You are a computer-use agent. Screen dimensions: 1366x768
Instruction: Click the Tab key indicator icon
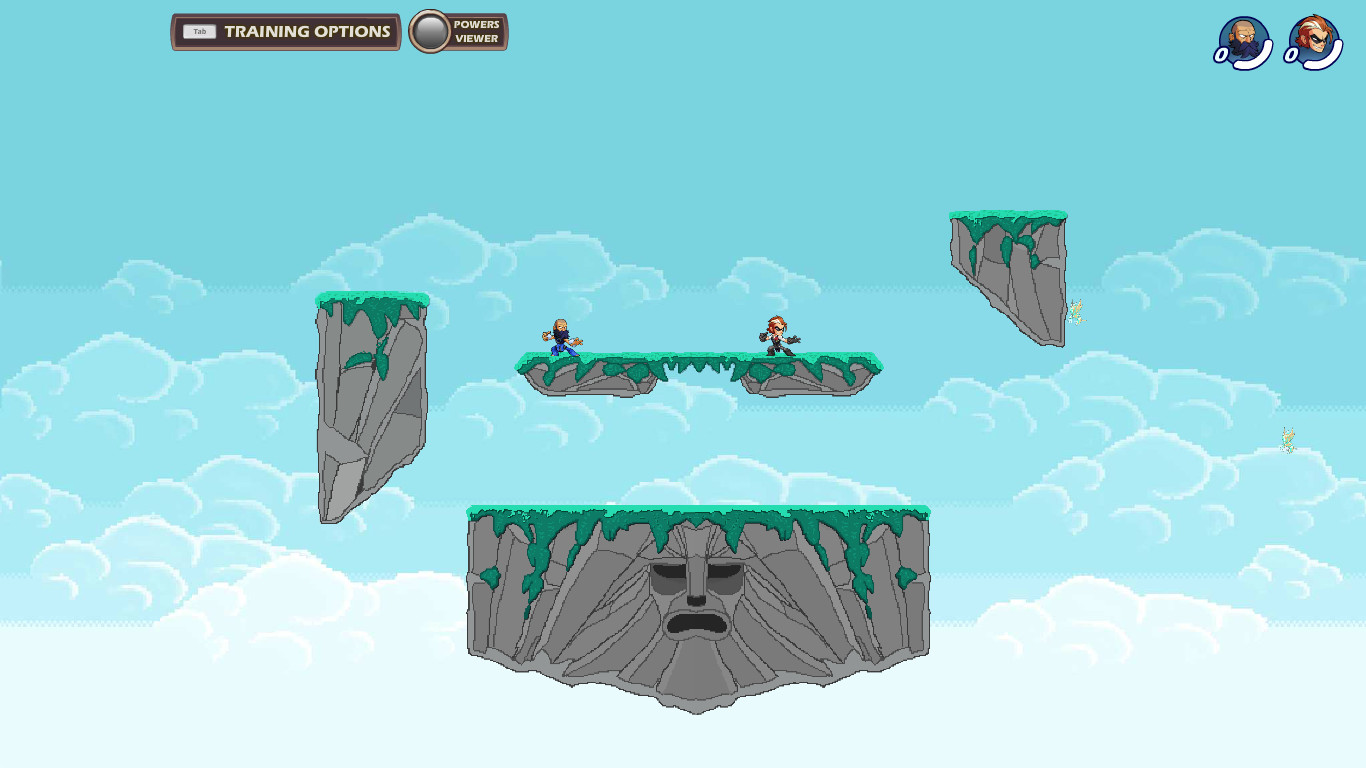(199, 31)
